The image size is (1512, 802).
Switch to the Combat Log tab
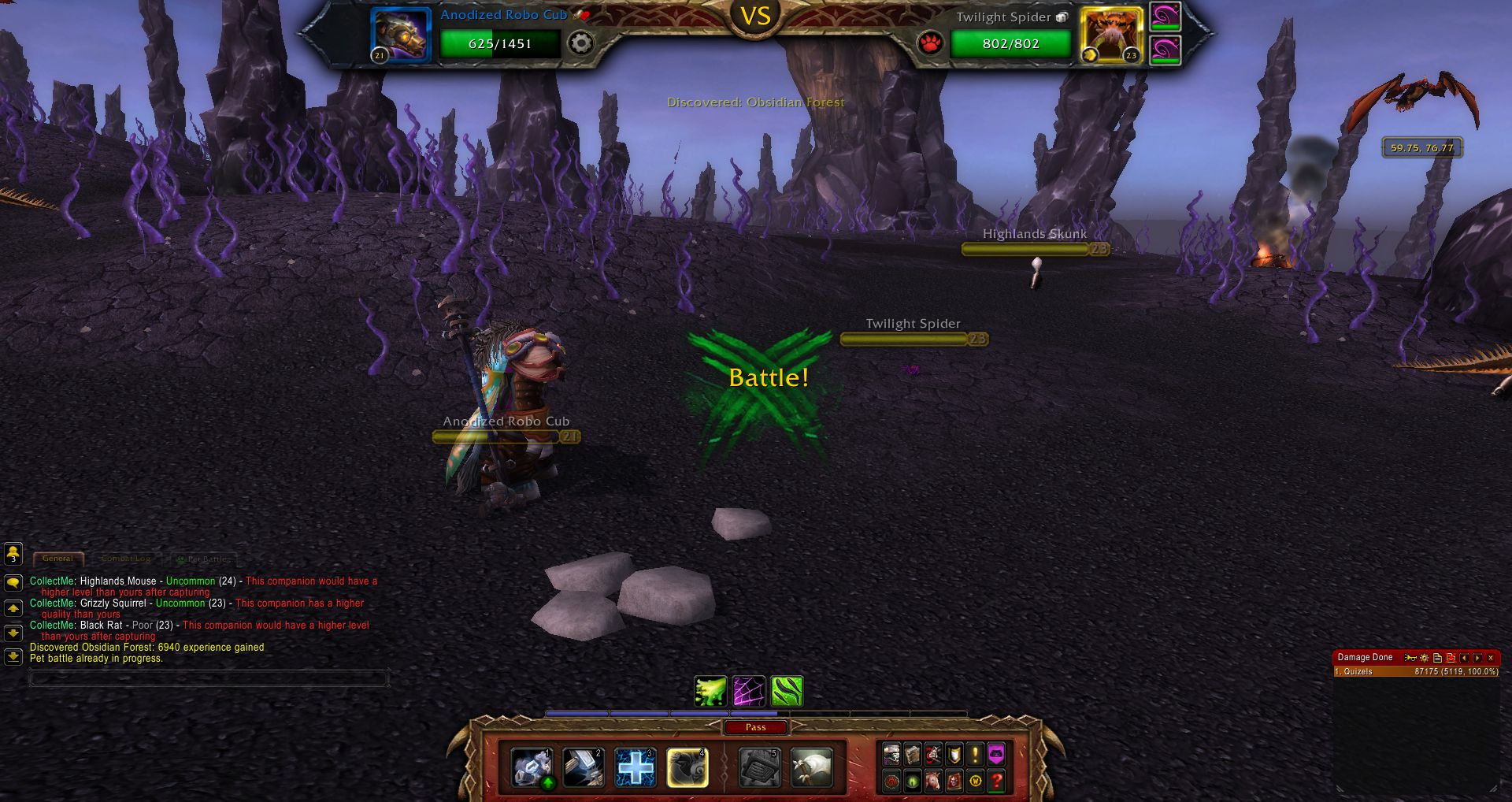126,559
